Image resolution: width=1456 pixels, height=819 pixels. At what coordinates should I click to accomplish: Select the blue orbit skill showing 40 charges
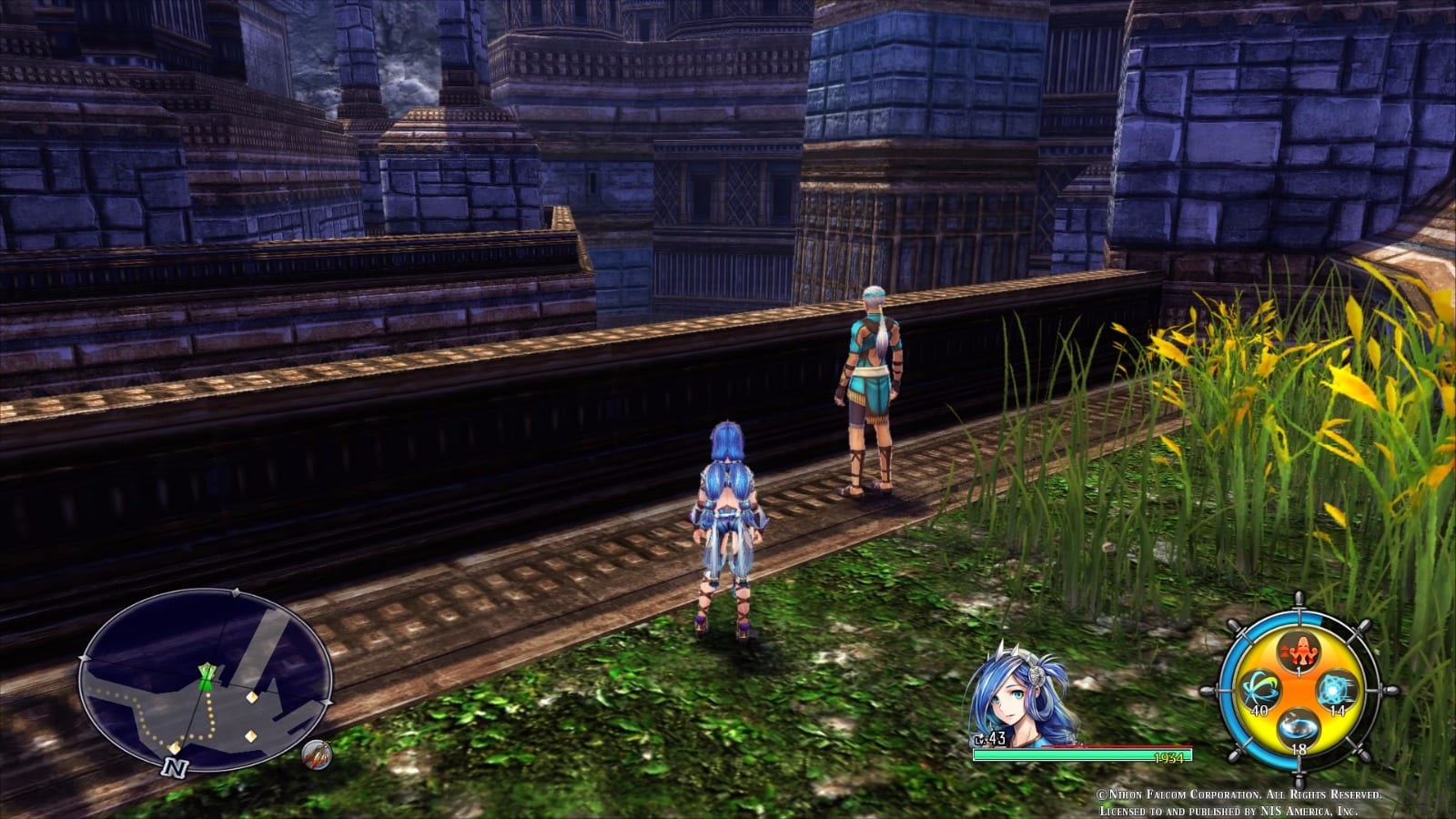(x=1260, y=690)
